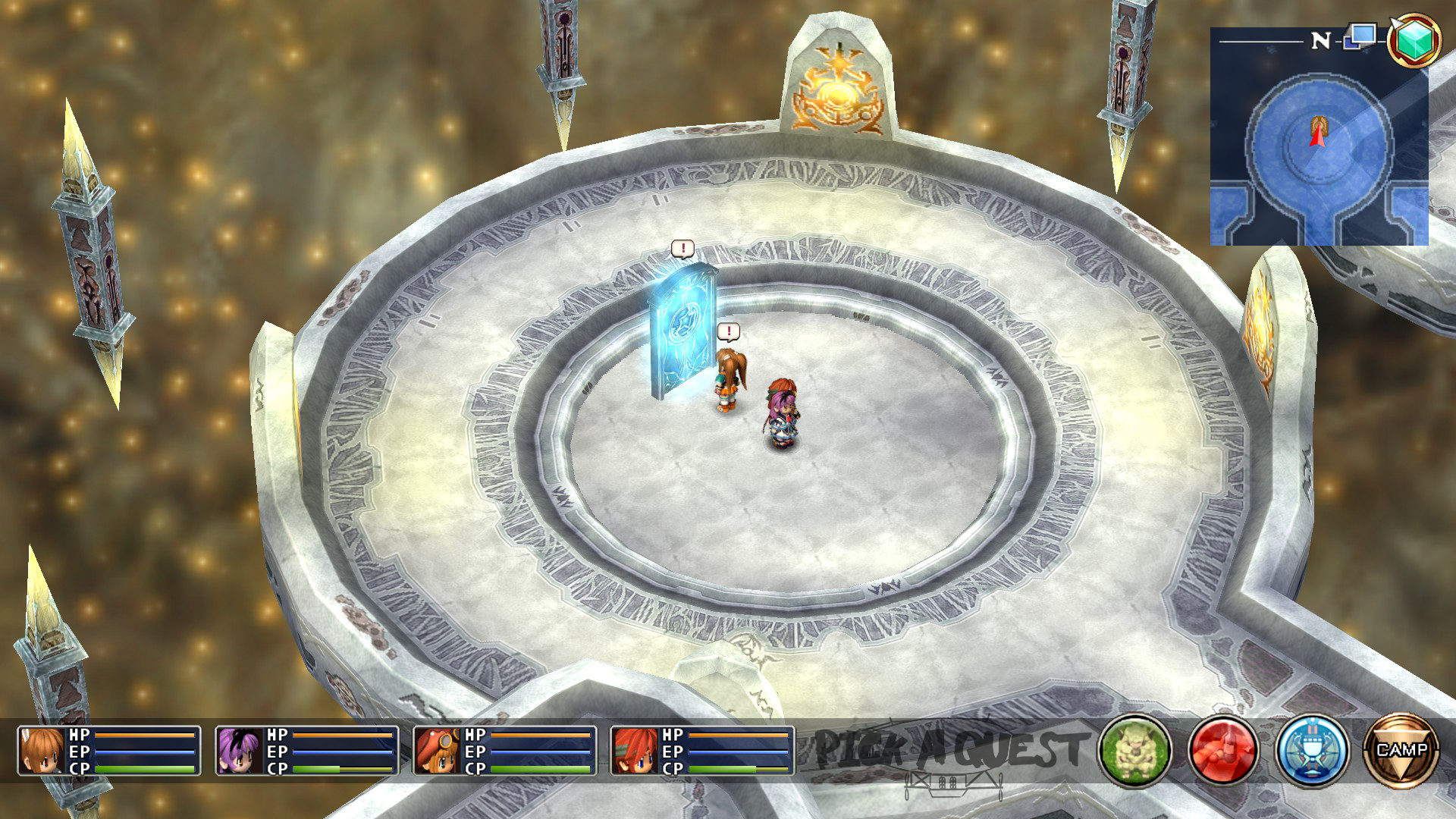Pick the red-haired character's portrait
This screenshot has width=1456, height=819.
click(635, 751)
